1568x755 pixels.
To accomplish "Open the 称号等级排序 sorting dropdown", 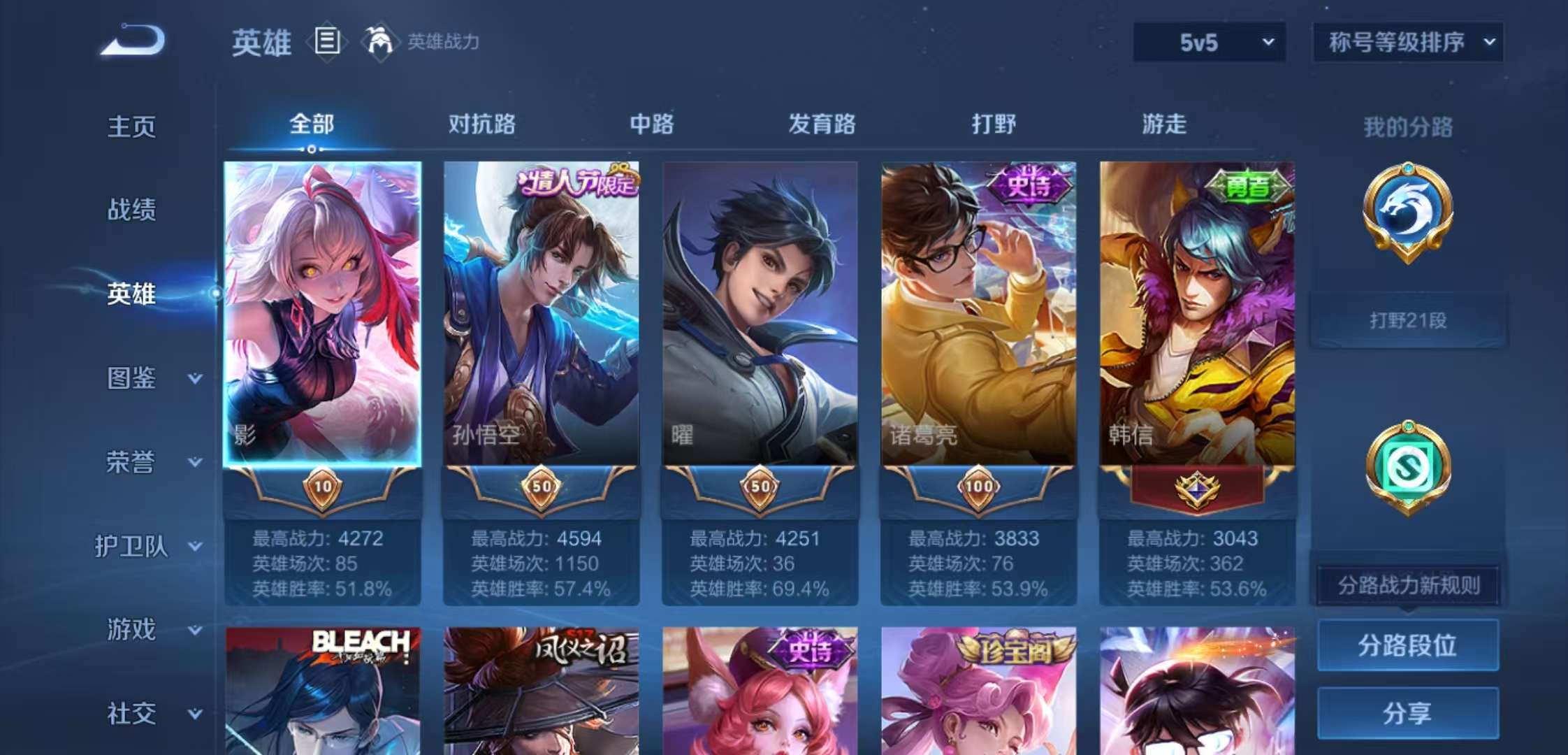I will [x=1406, y=43].
